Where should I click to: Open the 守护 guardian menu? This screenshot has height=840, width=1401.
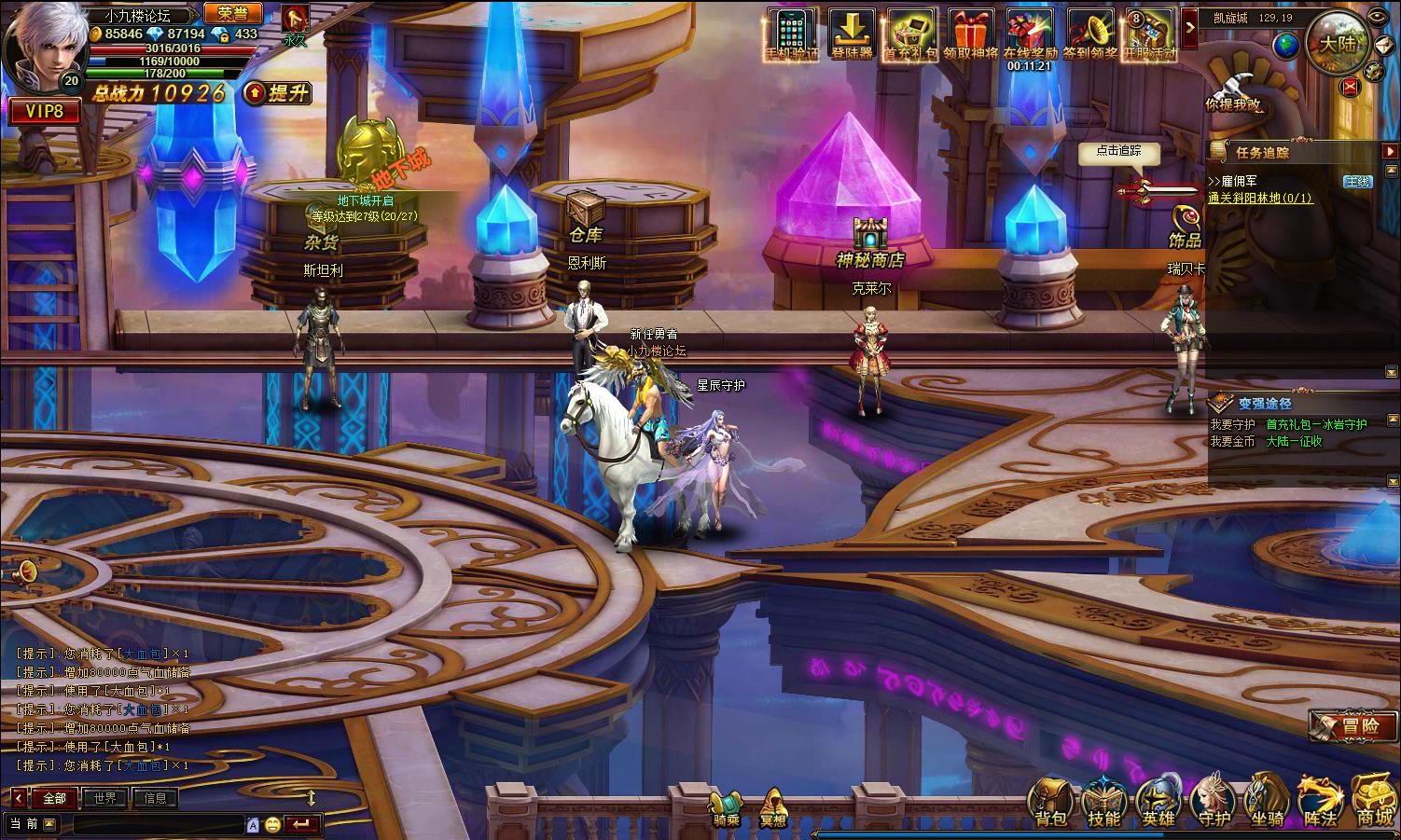coord(1214,802)
